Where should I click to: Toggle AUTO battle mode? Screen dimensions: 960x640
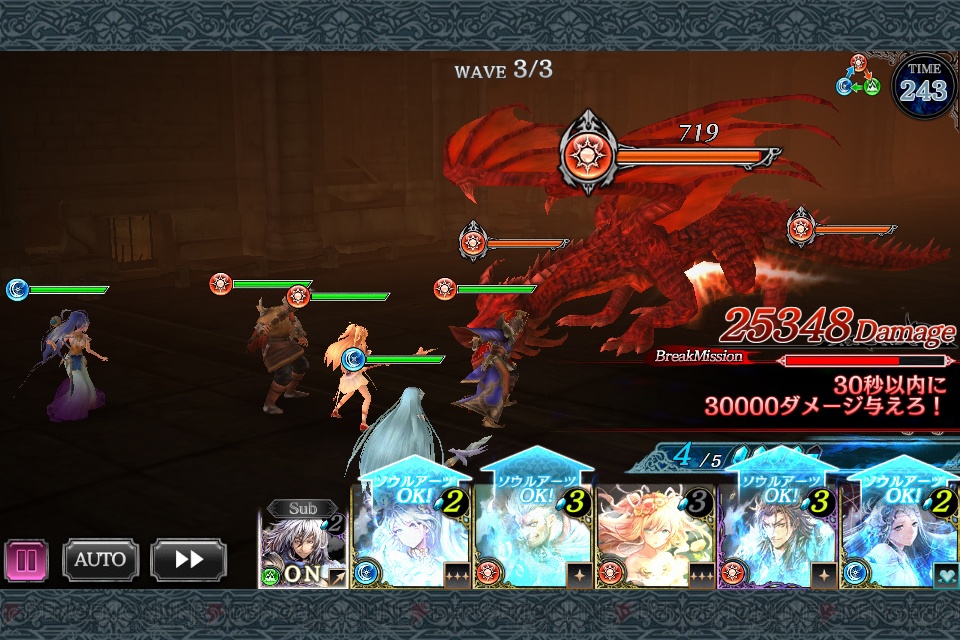100,560
